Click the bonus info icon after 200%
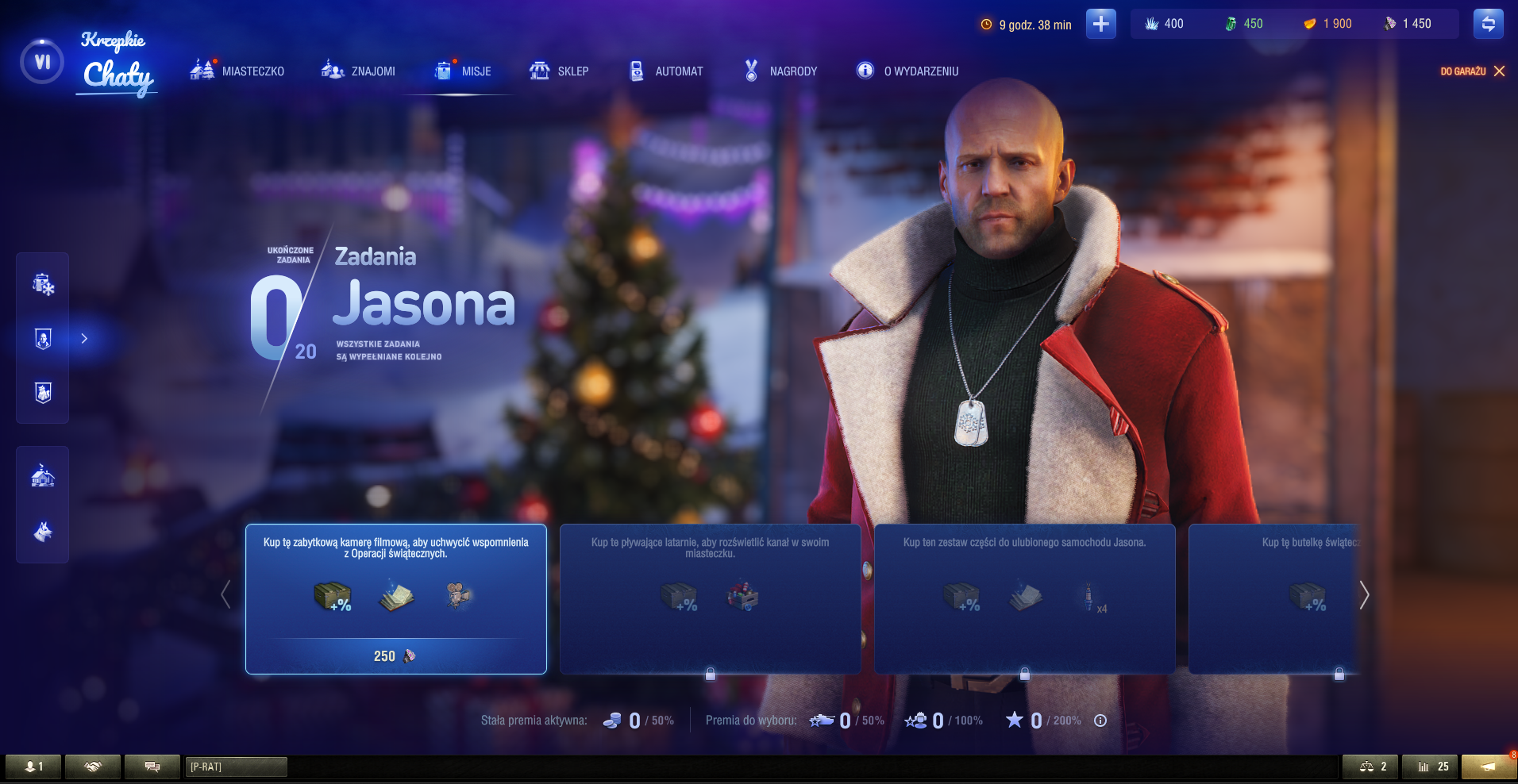Viewport: 1518px width, 784px height. pos(1100,721)
